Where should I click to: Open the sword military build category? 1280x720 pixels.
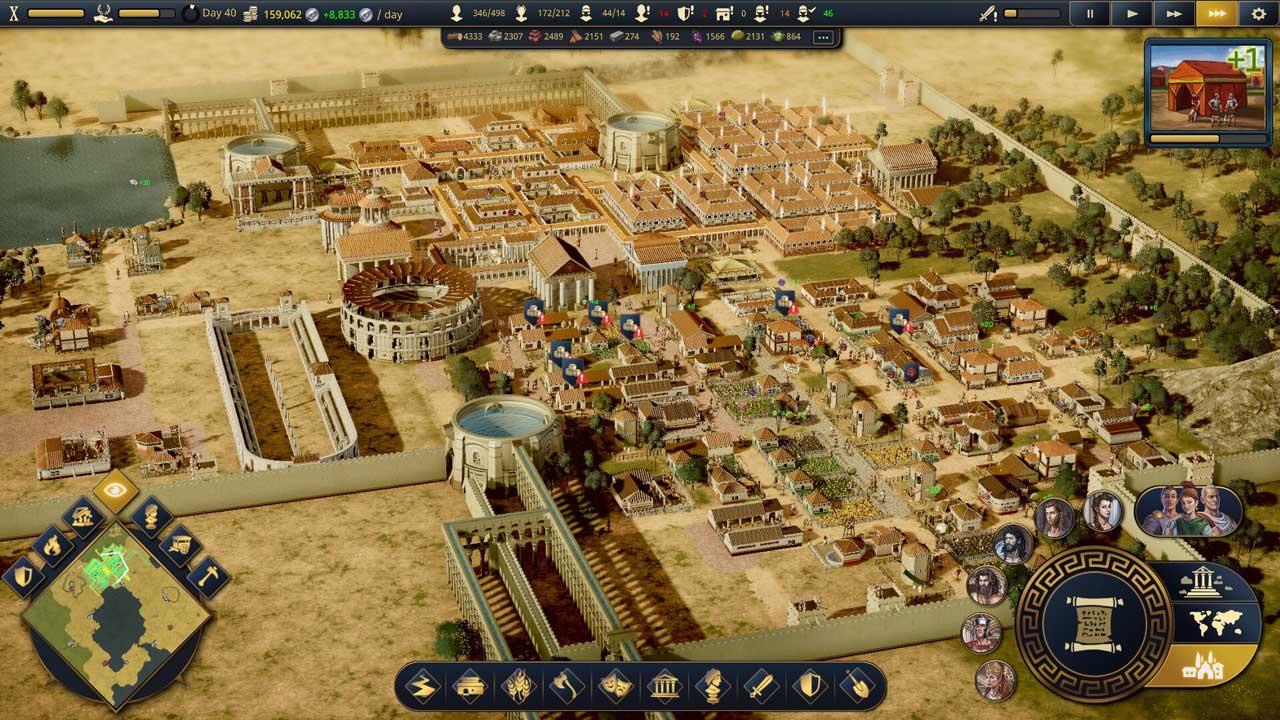pyautogui.click(x=761, y=686)
